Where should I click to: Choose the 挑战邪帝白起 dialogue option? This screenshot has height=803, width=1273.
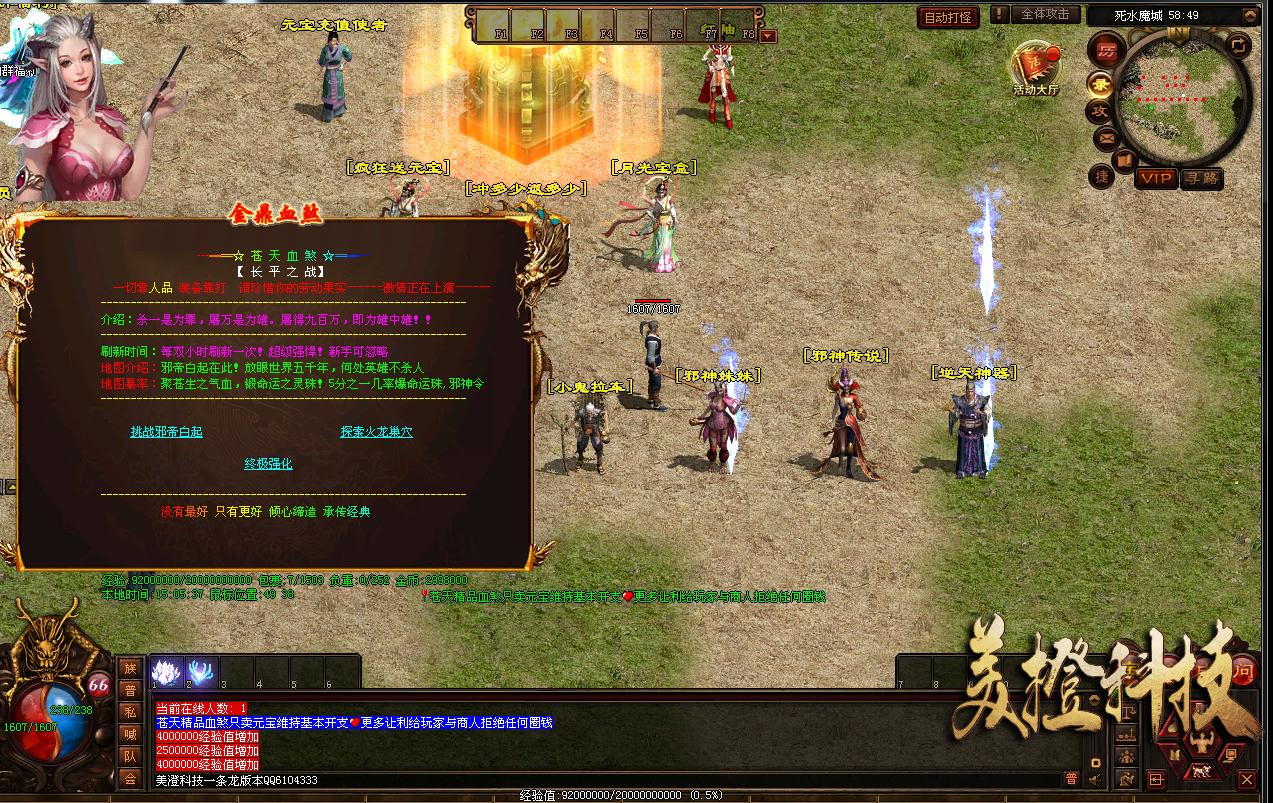pyautogui.click(x=166, y=432)
